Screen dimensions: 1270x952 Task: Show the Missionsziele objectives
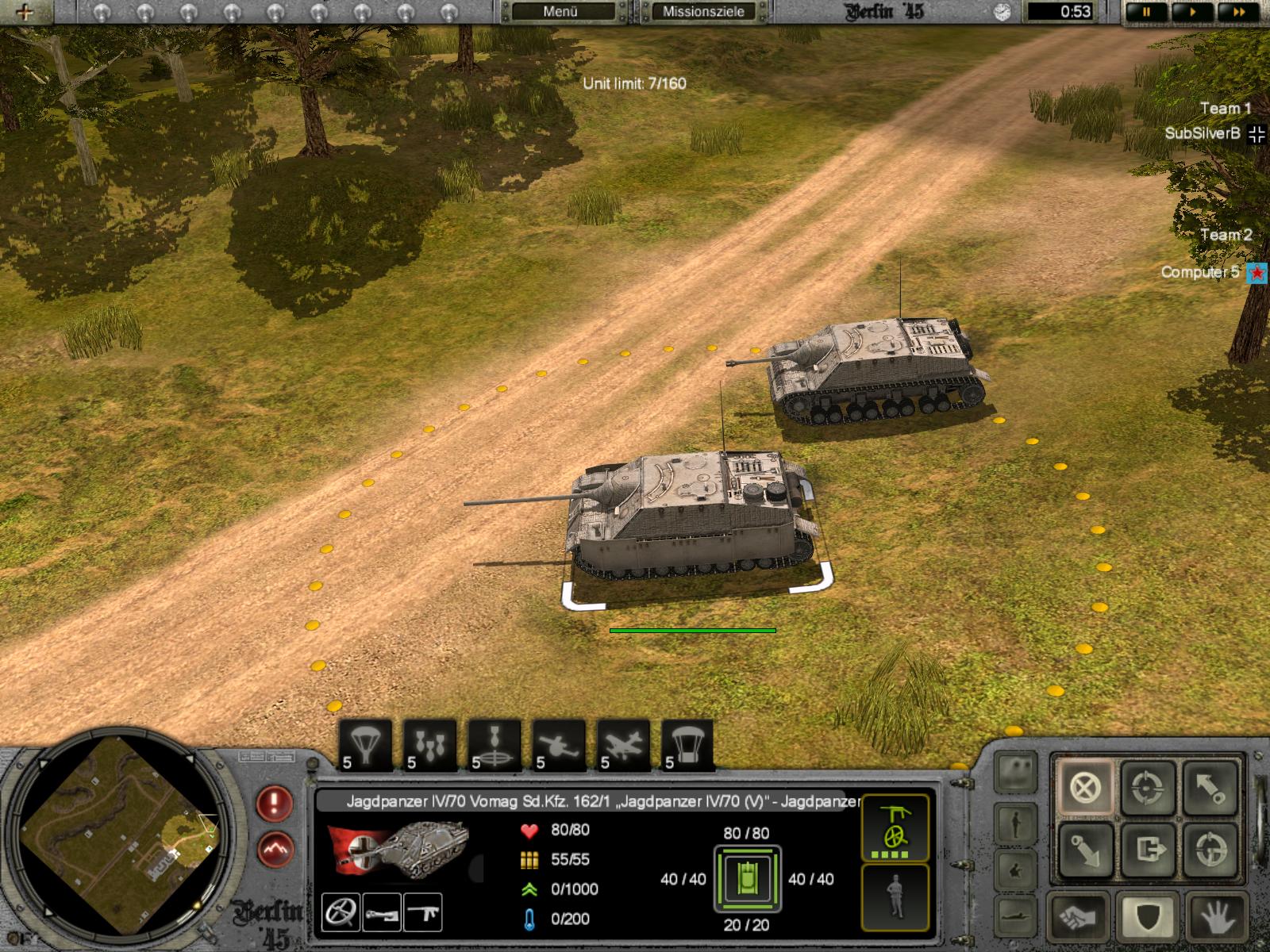(x=703, y=12)
